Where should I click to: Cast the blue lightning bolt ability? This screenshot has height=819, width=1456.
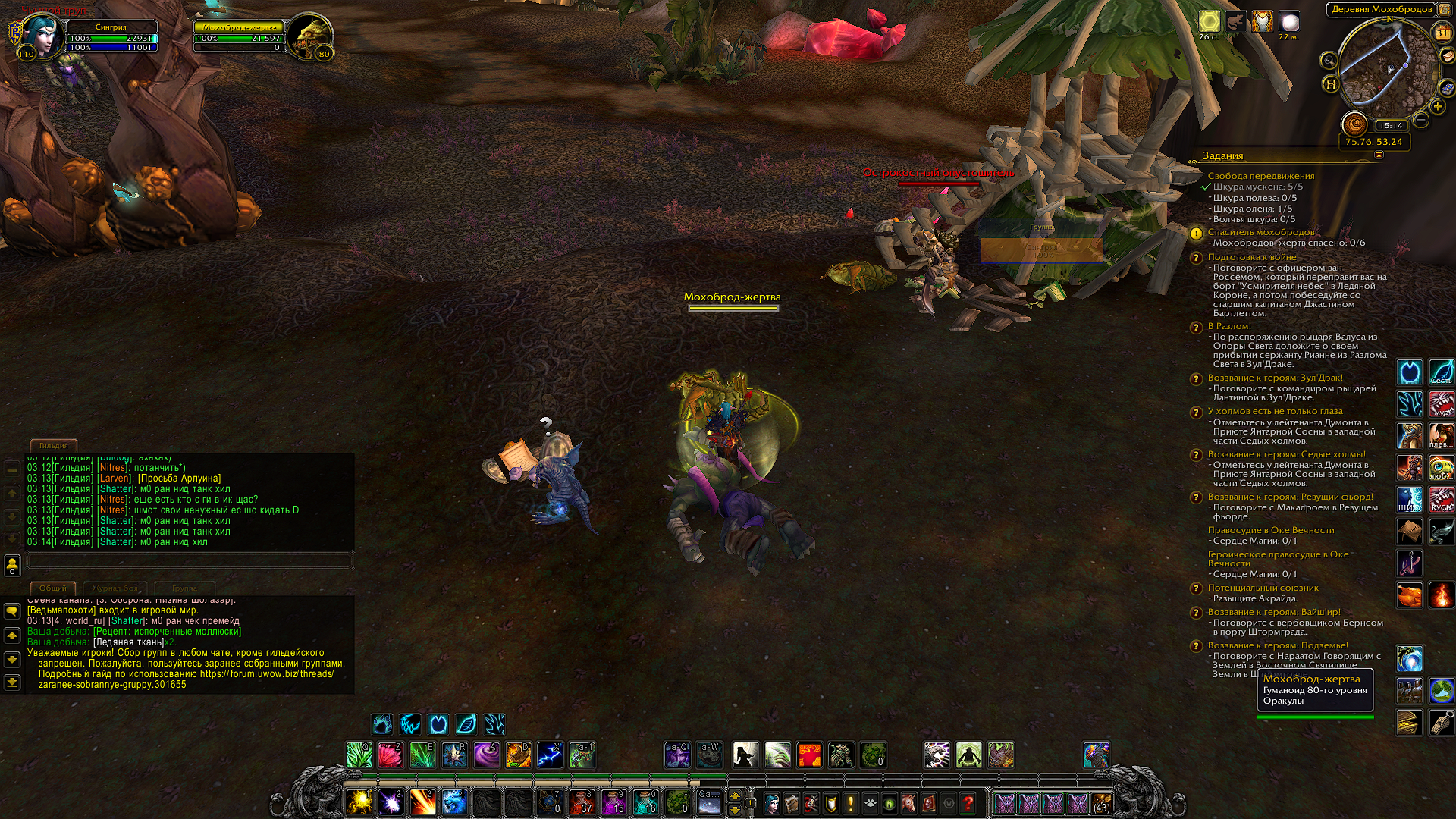click(550, 755)
